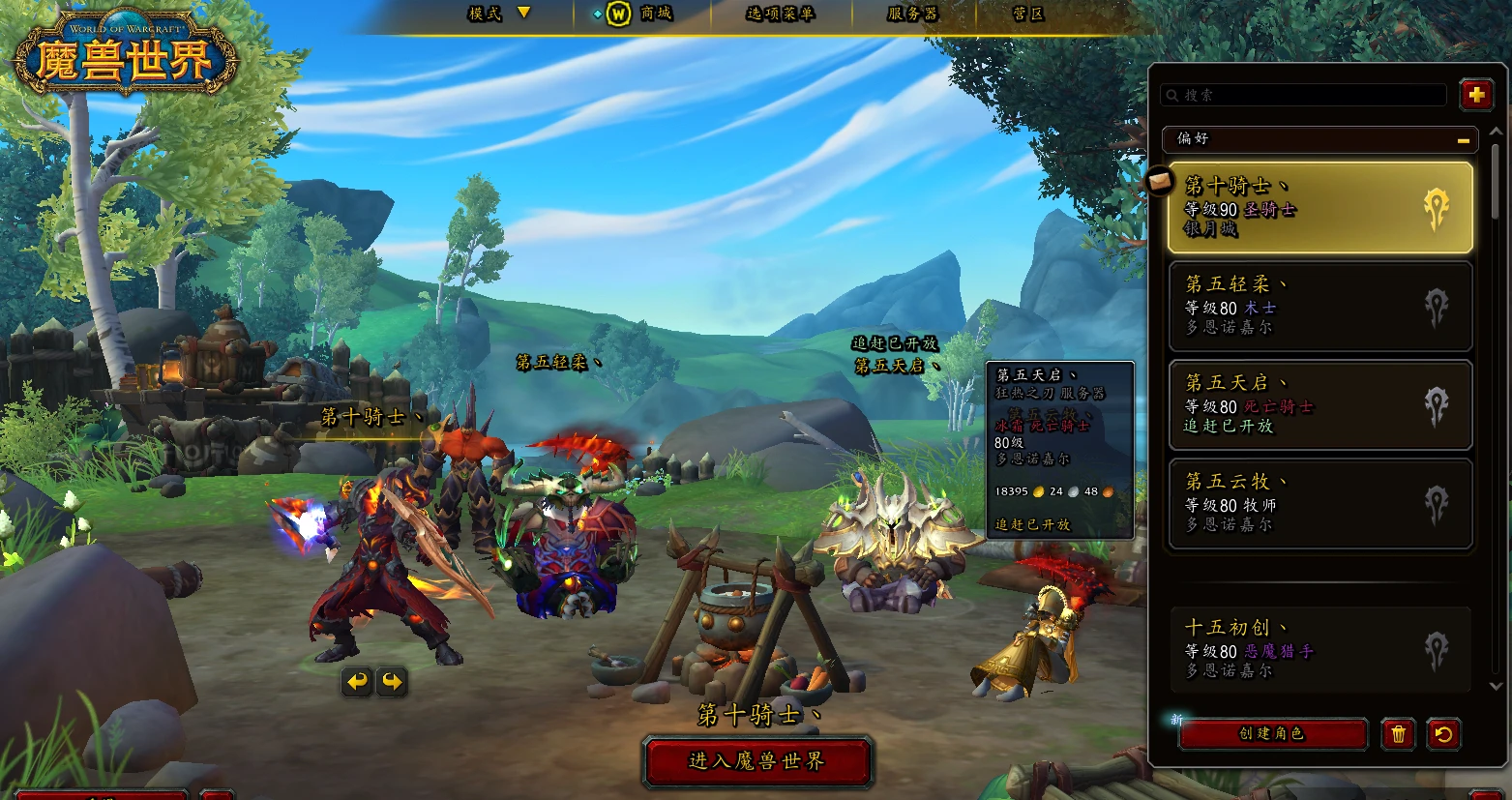Click 创建角色 to create a character
The width and height of the screenshot is (1512, 800).
click(x=1272, y=734)
